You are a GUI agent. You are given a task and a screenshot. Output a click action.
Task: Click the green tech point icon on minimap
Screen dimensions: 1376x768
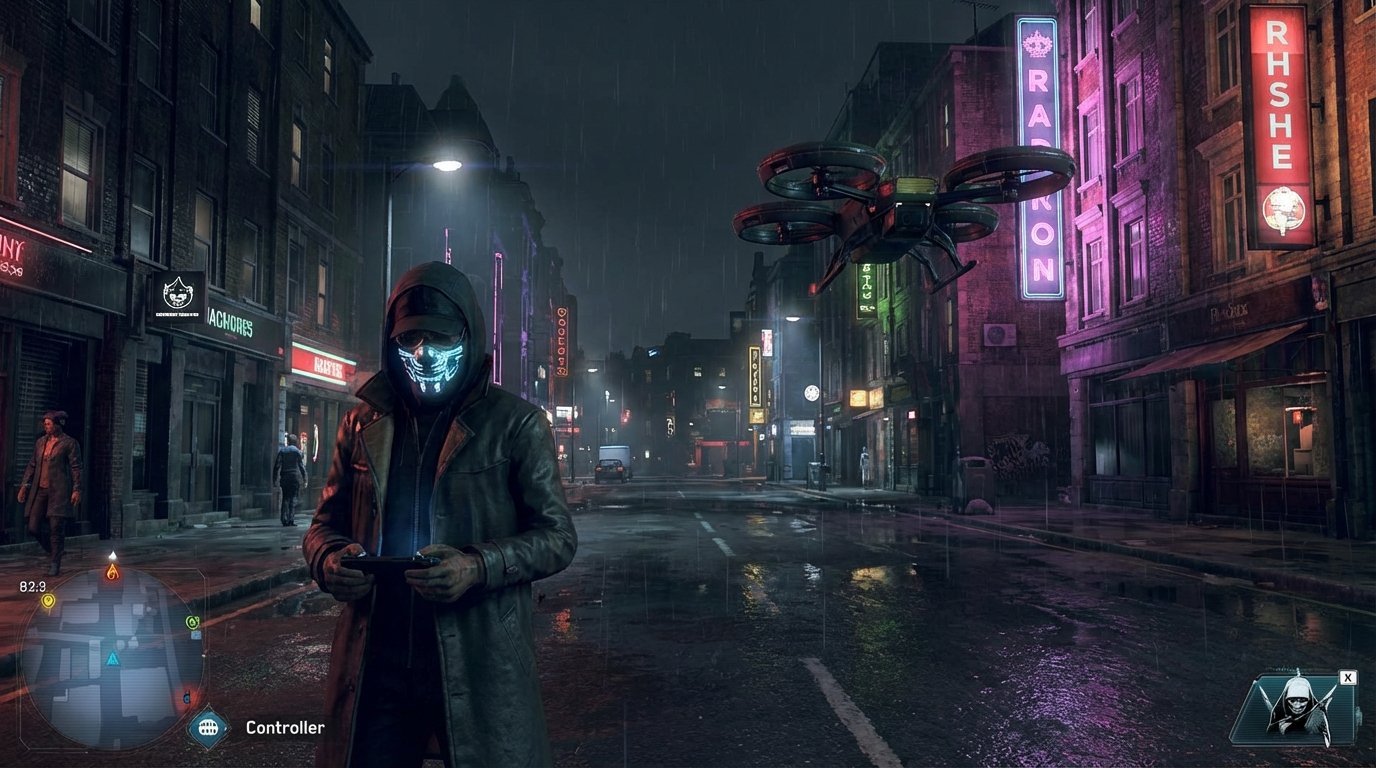tap(191, 622)
